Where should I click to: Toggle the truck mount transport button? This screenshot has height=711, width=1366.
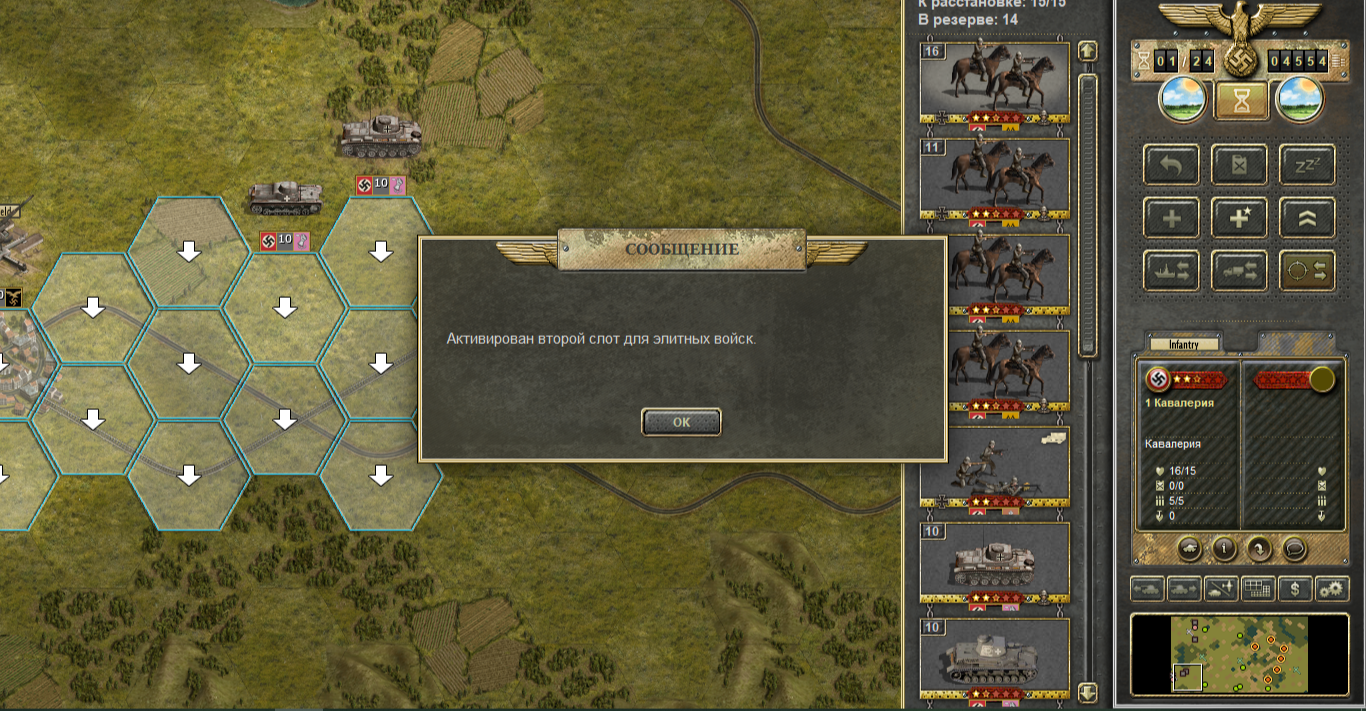pyautogui.click(x=1239, y=270)
